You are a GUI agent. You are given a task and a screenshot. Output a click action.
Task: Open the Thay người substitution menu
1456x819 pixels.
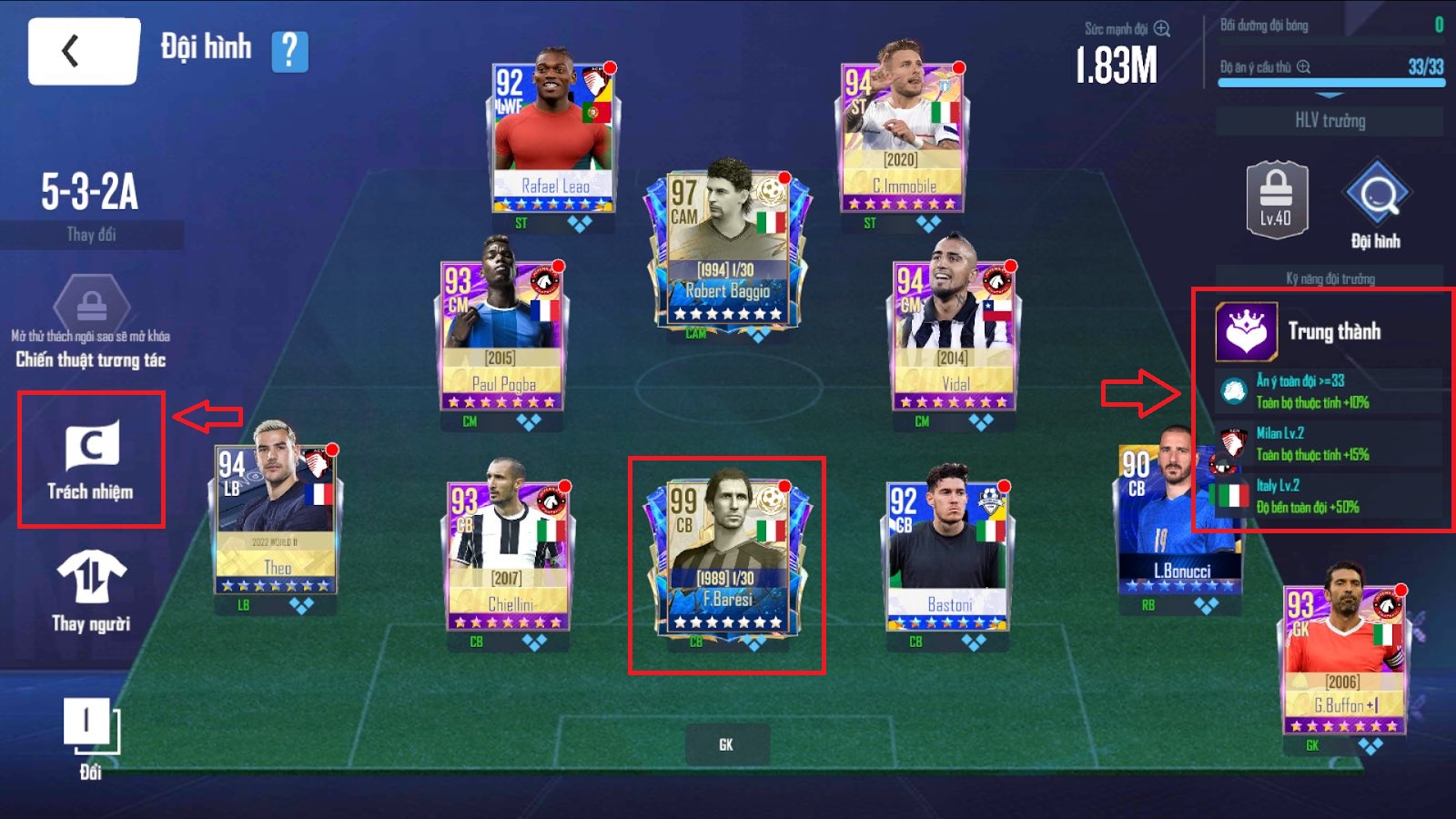[91, 591]
